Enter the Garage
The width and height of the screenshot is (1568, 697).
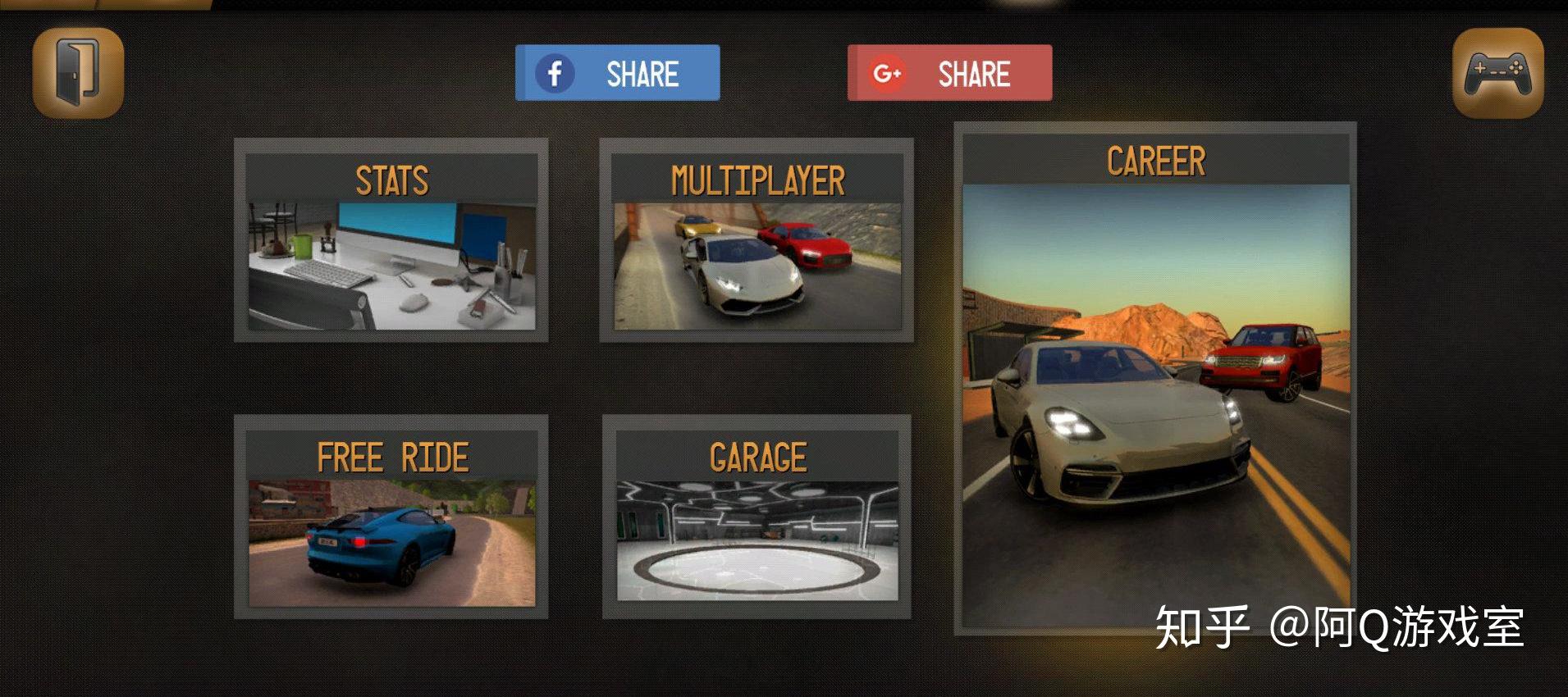[757, 517]
